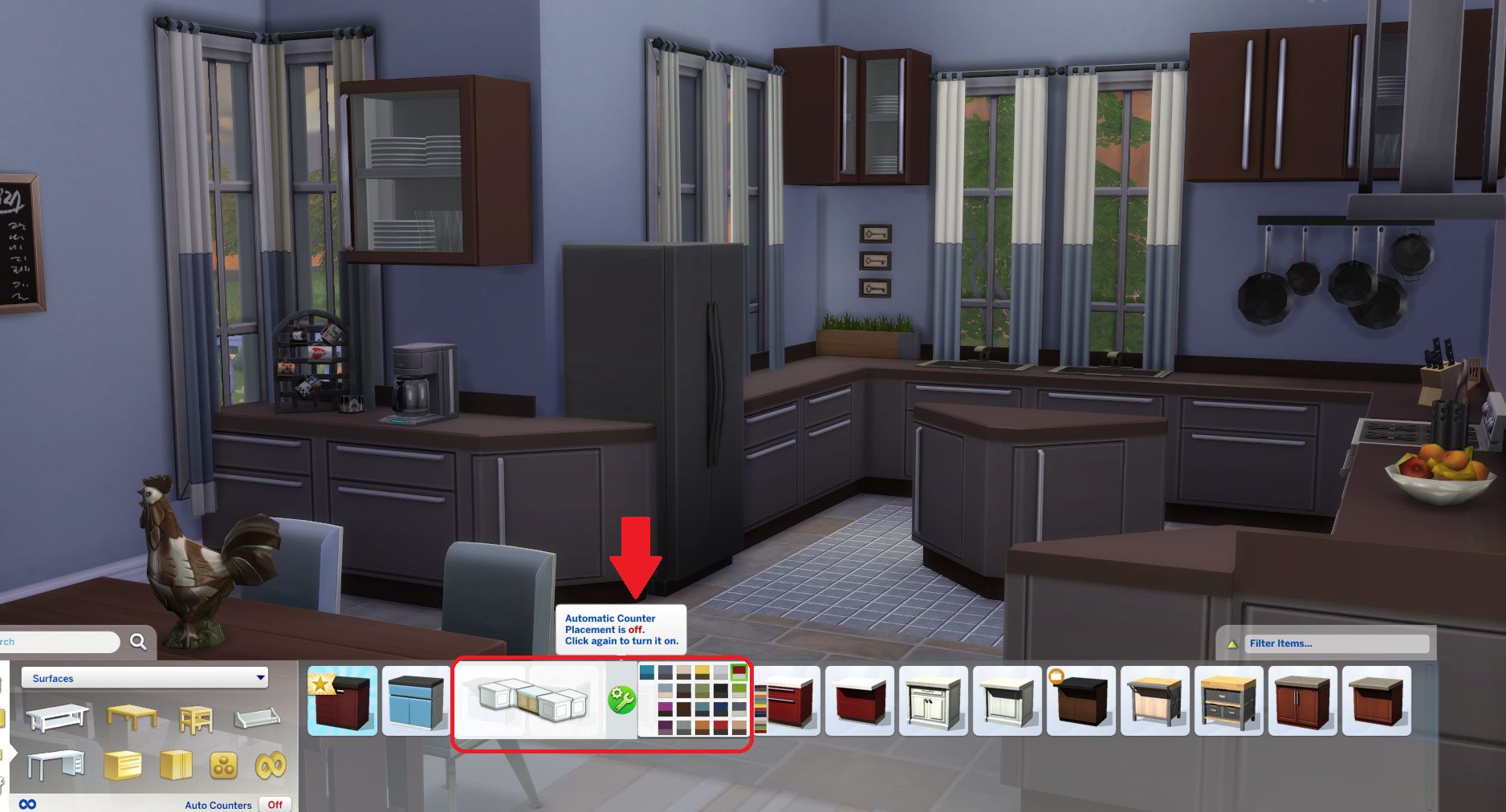Click the search magnifier icon
Screen dimensions: 1506x812
[x=138, y=641]
